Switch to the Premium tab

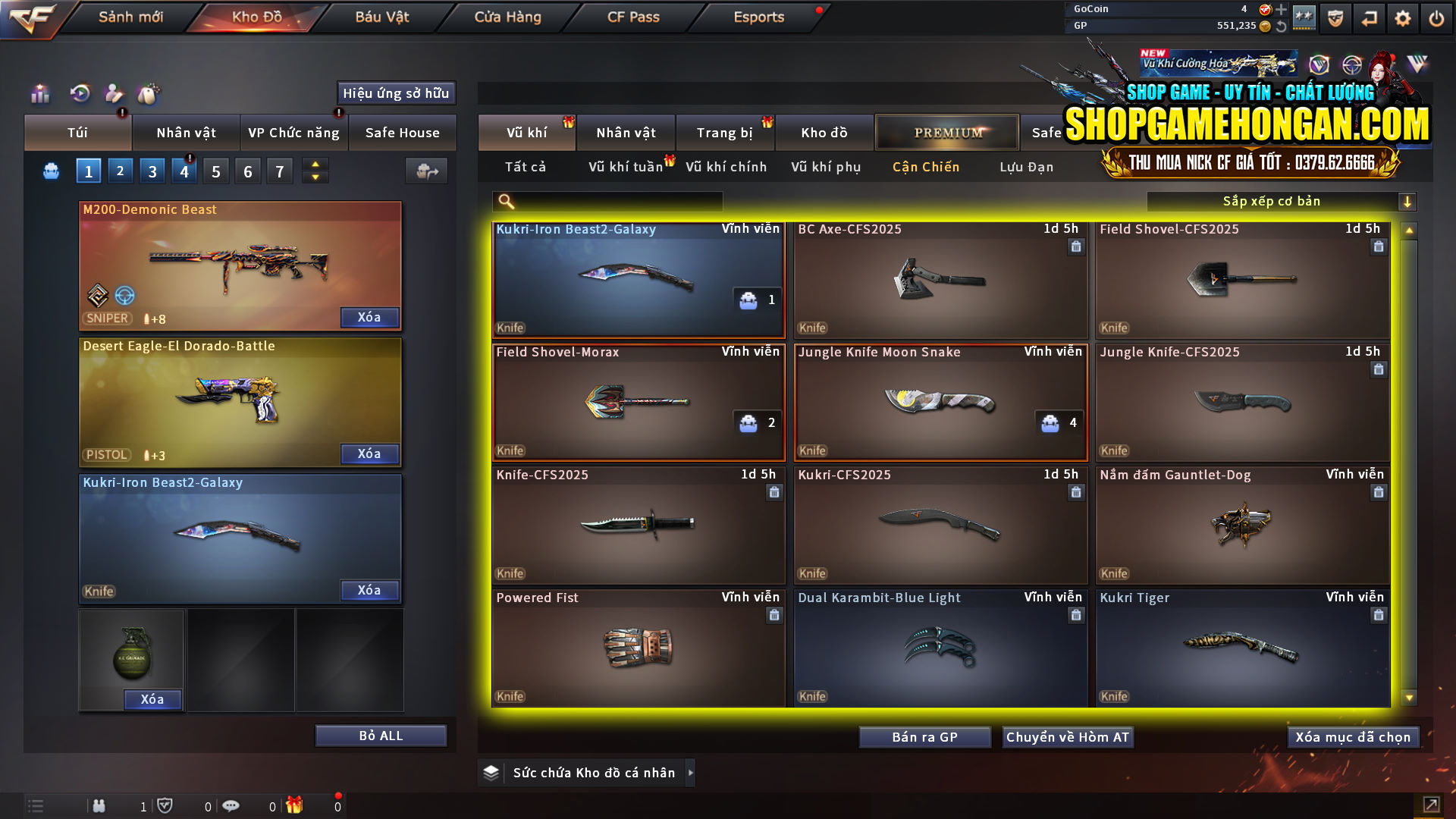pyautogui.click(x=947, y=132)
